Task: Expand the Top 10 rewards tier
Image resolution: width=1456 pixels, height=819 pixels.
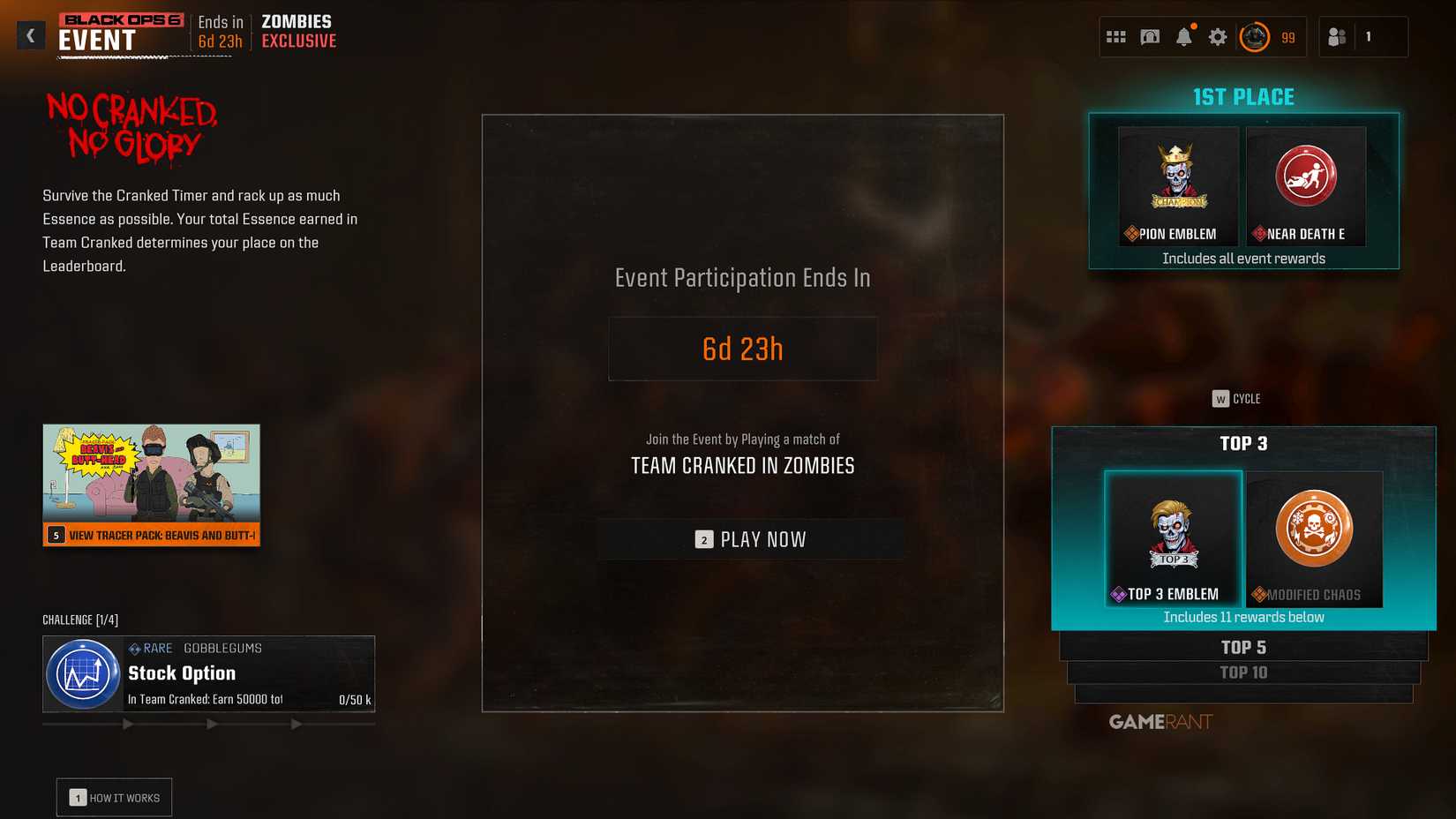Action: pos(1243,672)
